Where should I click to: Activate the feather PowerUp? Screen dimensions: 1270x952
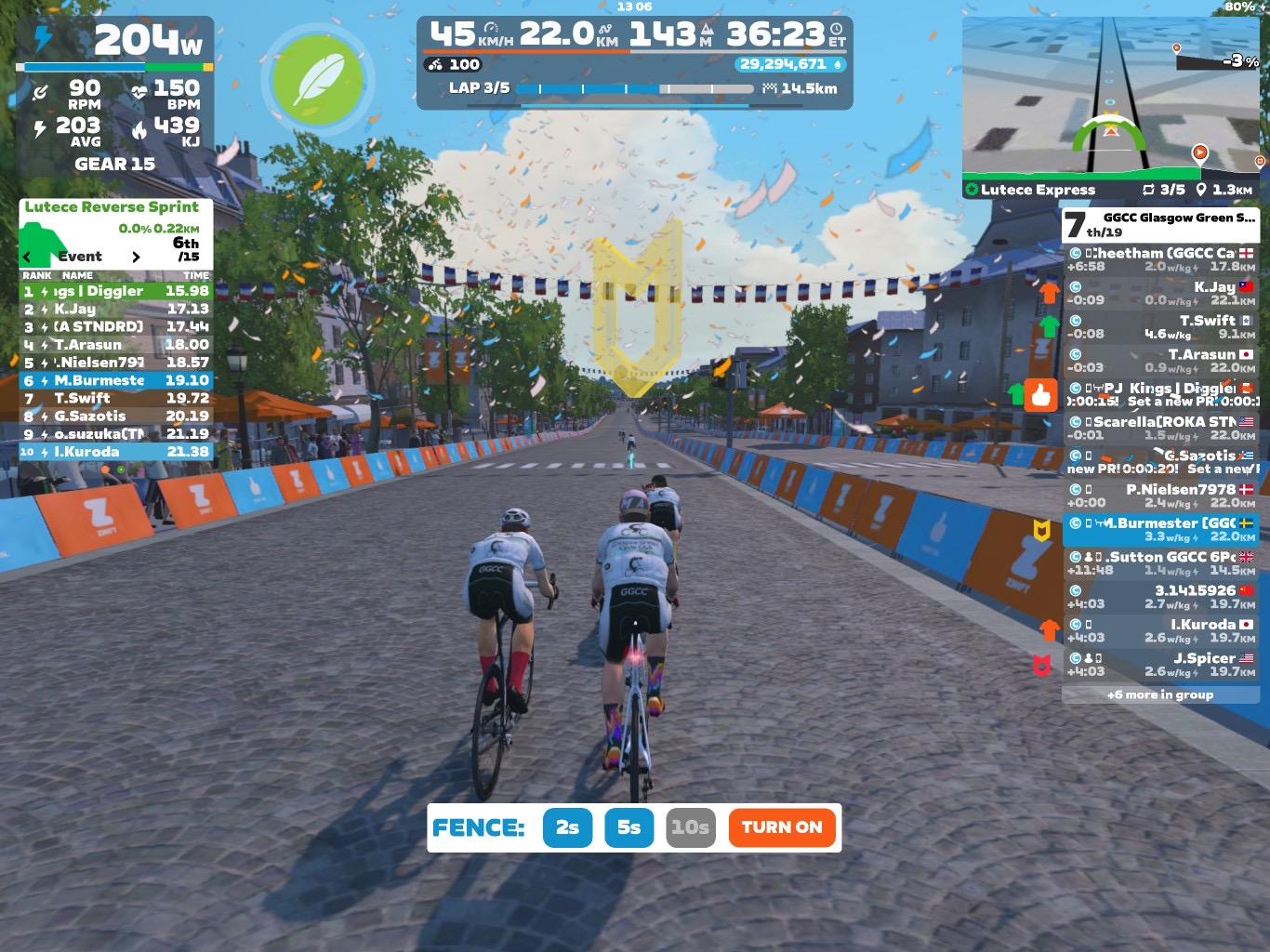coord(318,80)
